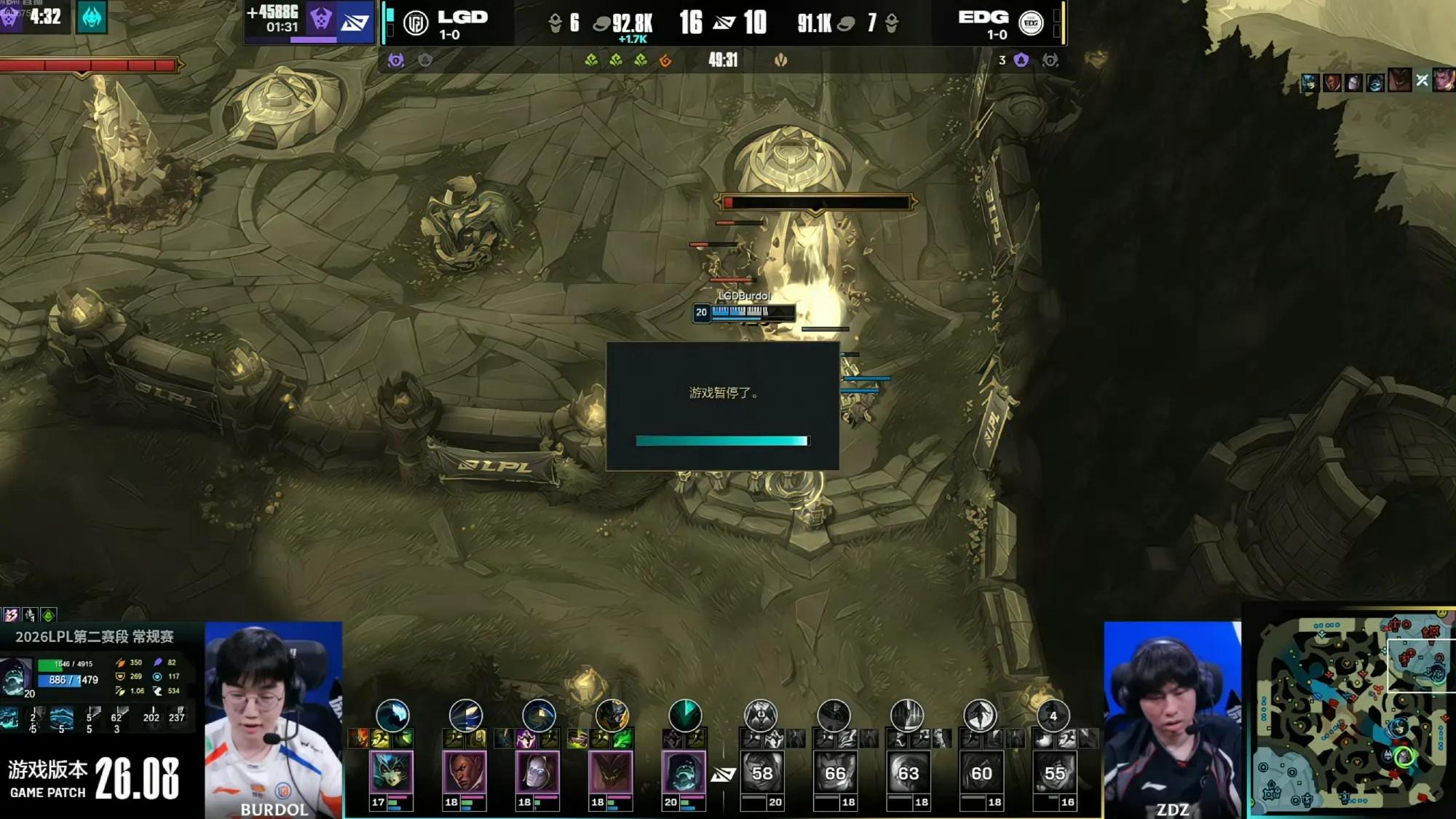Select Lucian's portrait in the bottom bar
1456x819 pixels.
(464, 772)
